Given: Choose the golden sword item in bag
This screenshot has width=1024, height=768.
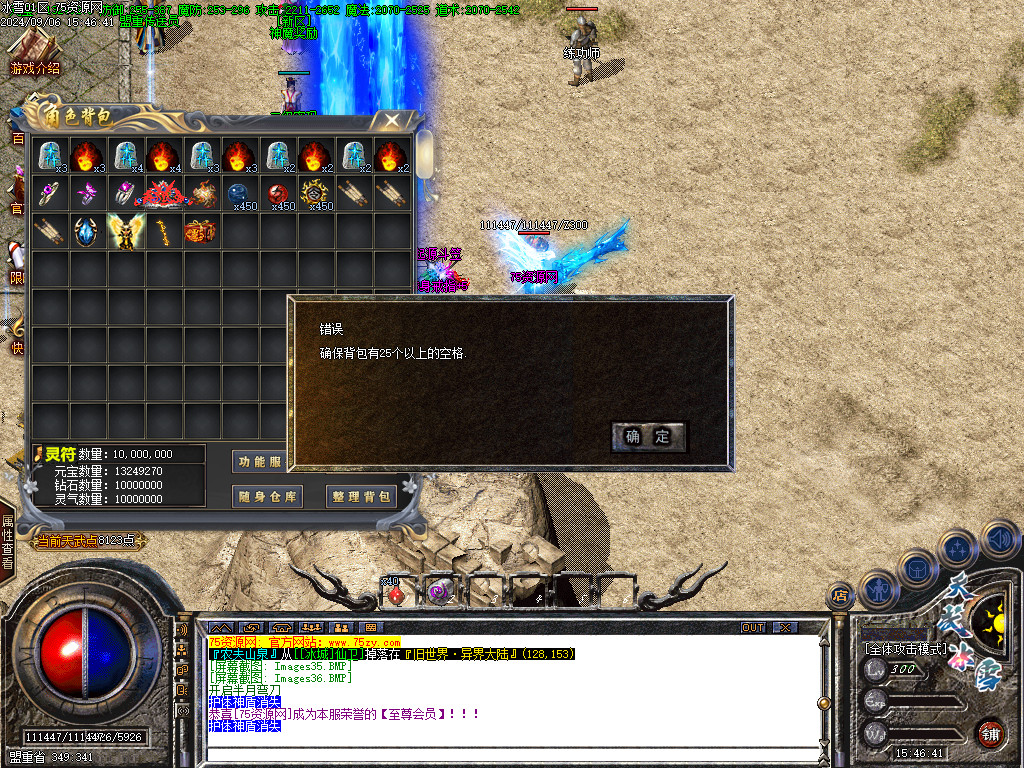Looking at the screenshot, I should coord(163,232).
